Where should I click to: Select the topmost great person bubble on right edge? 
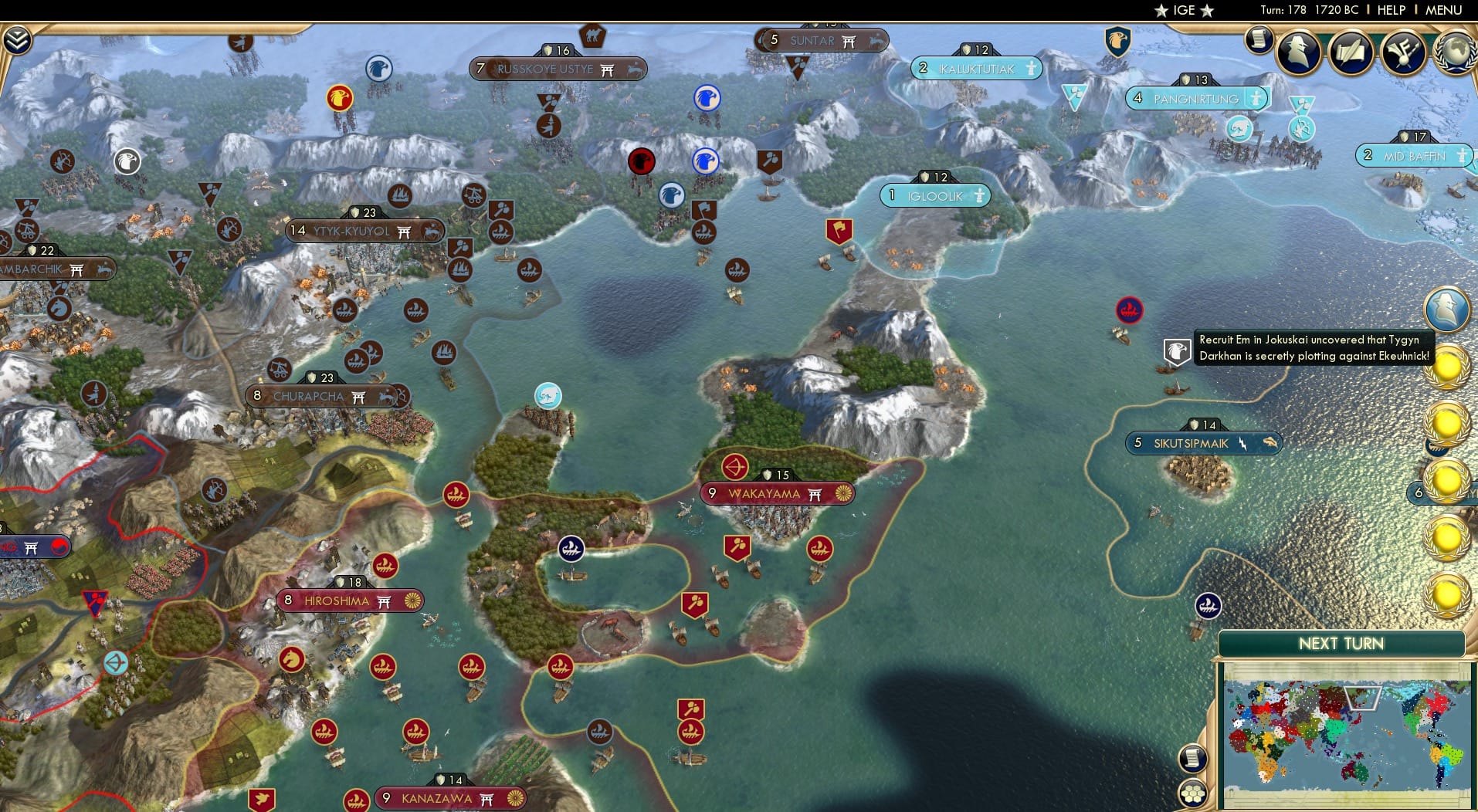click(x=1447, y=311)
